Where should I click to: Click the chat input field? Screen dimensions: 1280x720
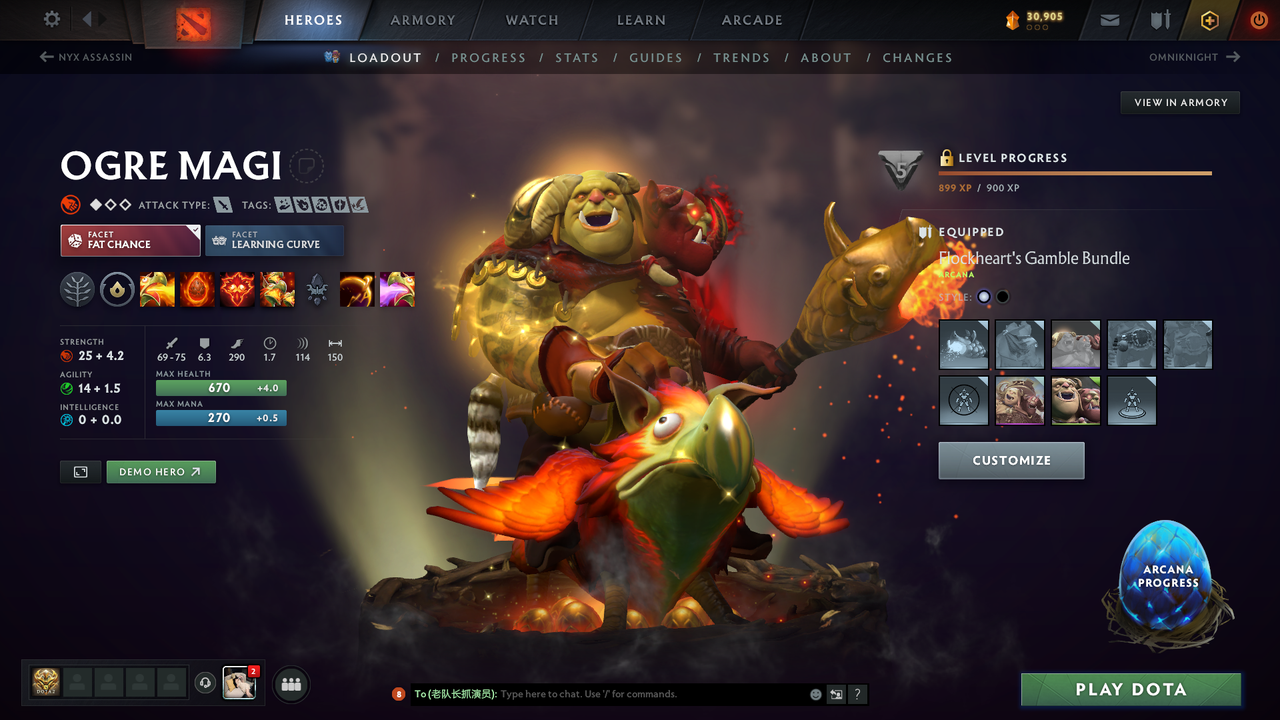coord(600,693)
